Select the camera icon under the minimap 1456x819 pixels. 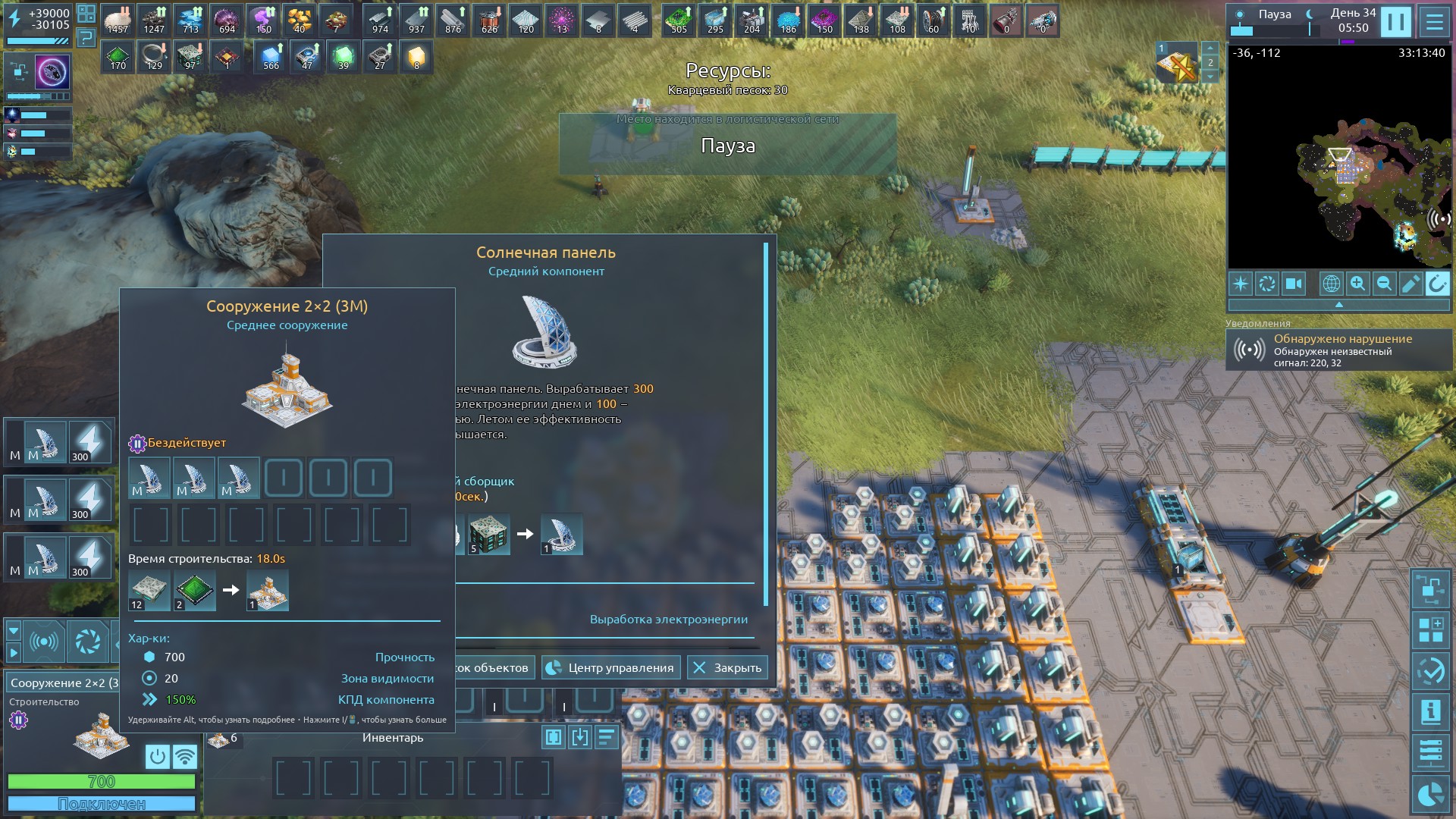tap(1293, 284)
